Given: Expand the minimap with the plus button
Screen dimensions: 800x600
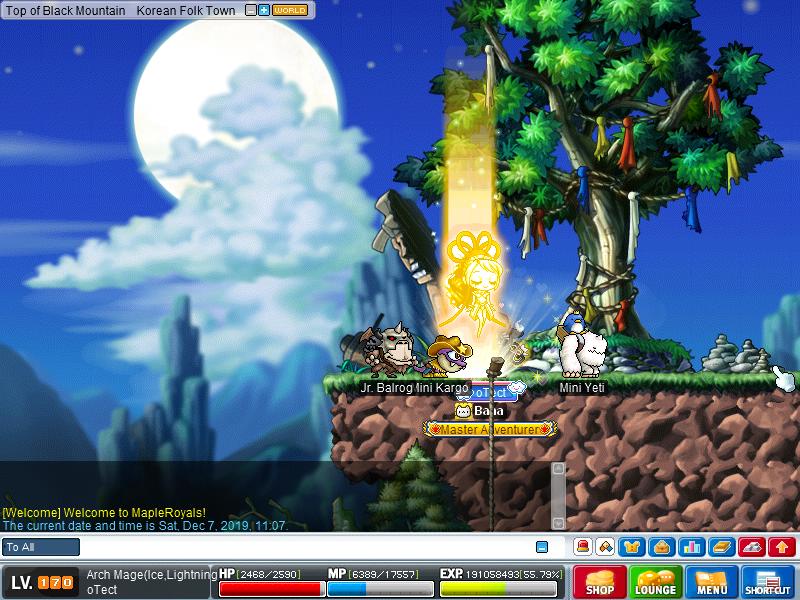Looking at the screenshot, I should [x=264, y=10].
